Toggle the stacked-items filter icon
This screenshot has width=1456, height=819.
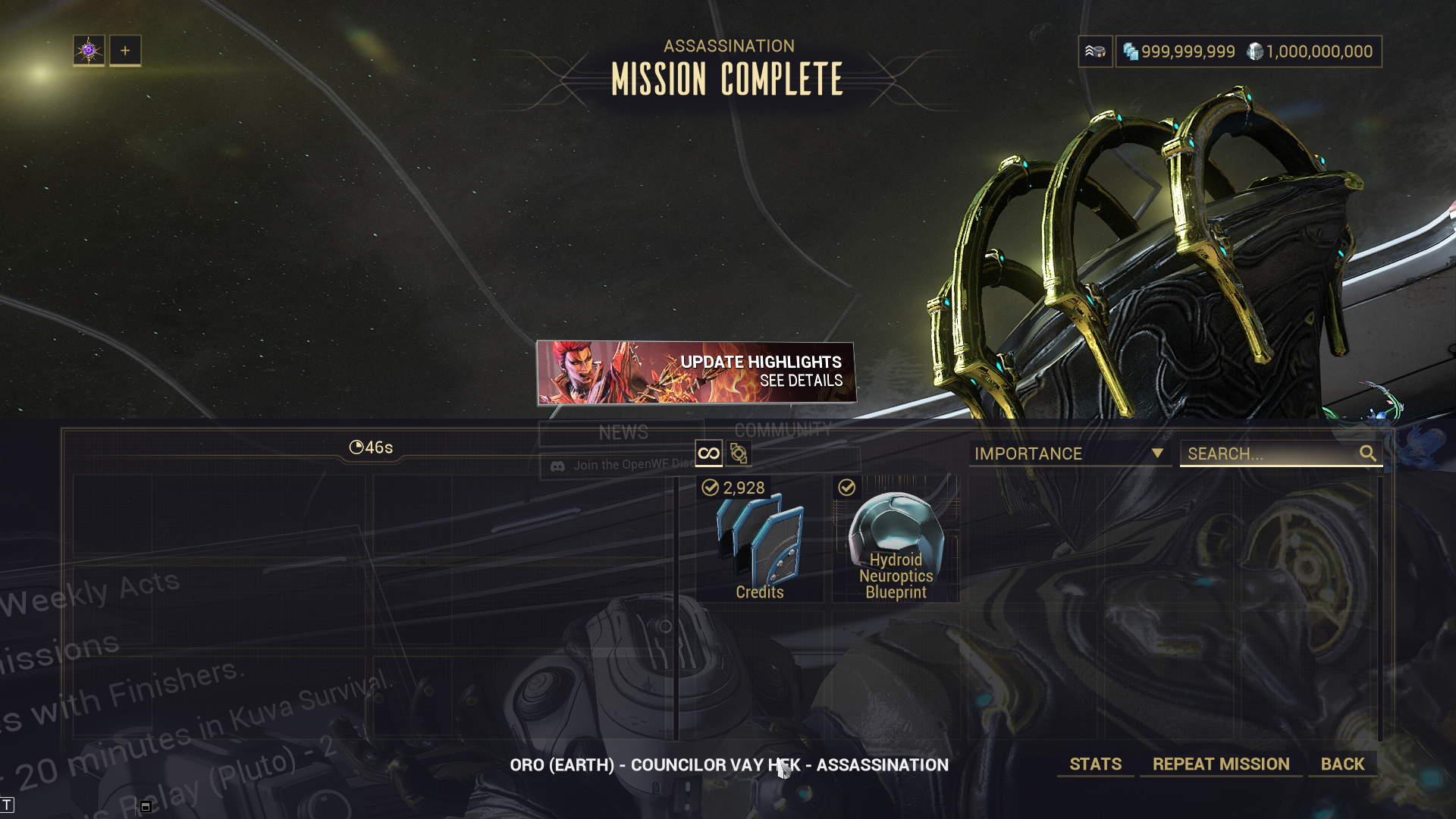[739, 453]
